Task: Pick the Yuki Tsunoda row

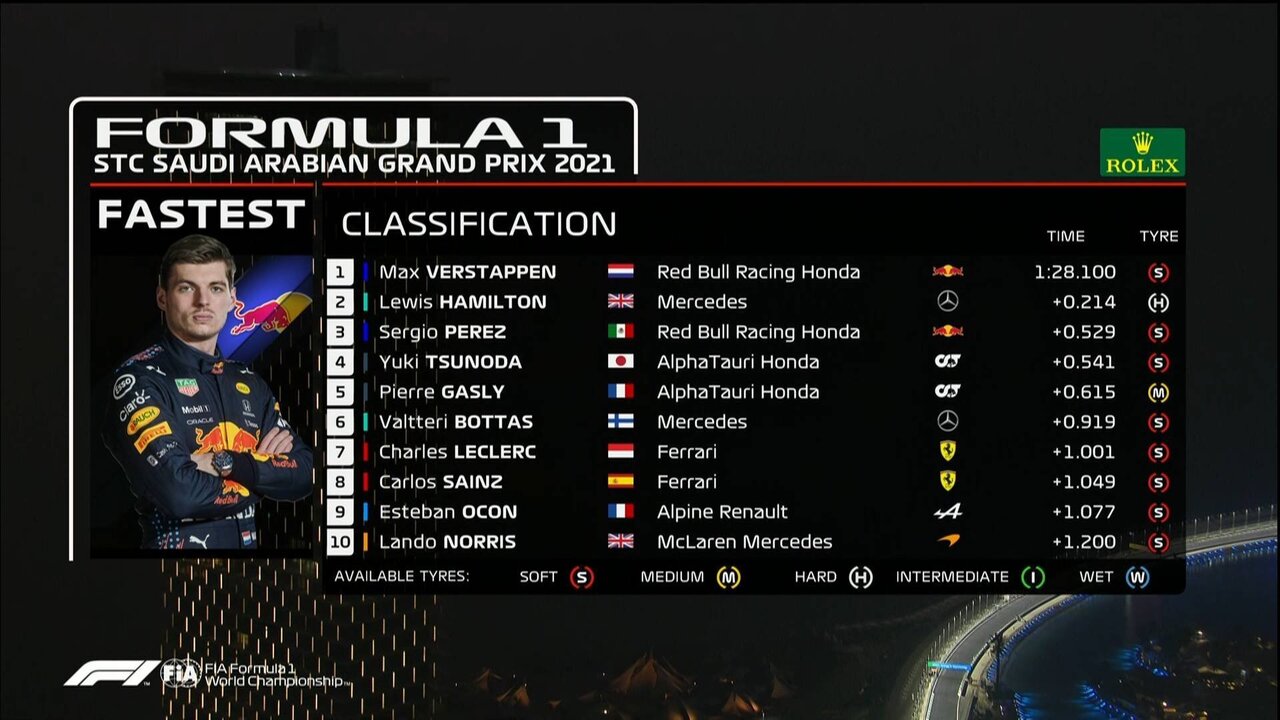Action: [x=450, y=362]
